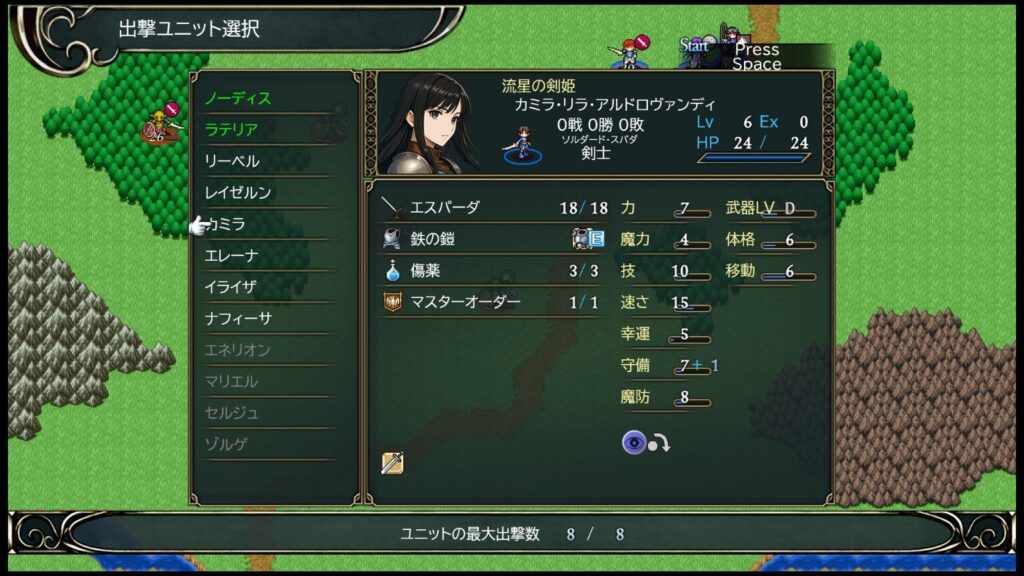This screenshot has height=576, width=1024.
Task: Select the greyed-out unit エネリオン
Action: [x=238, y=350]
